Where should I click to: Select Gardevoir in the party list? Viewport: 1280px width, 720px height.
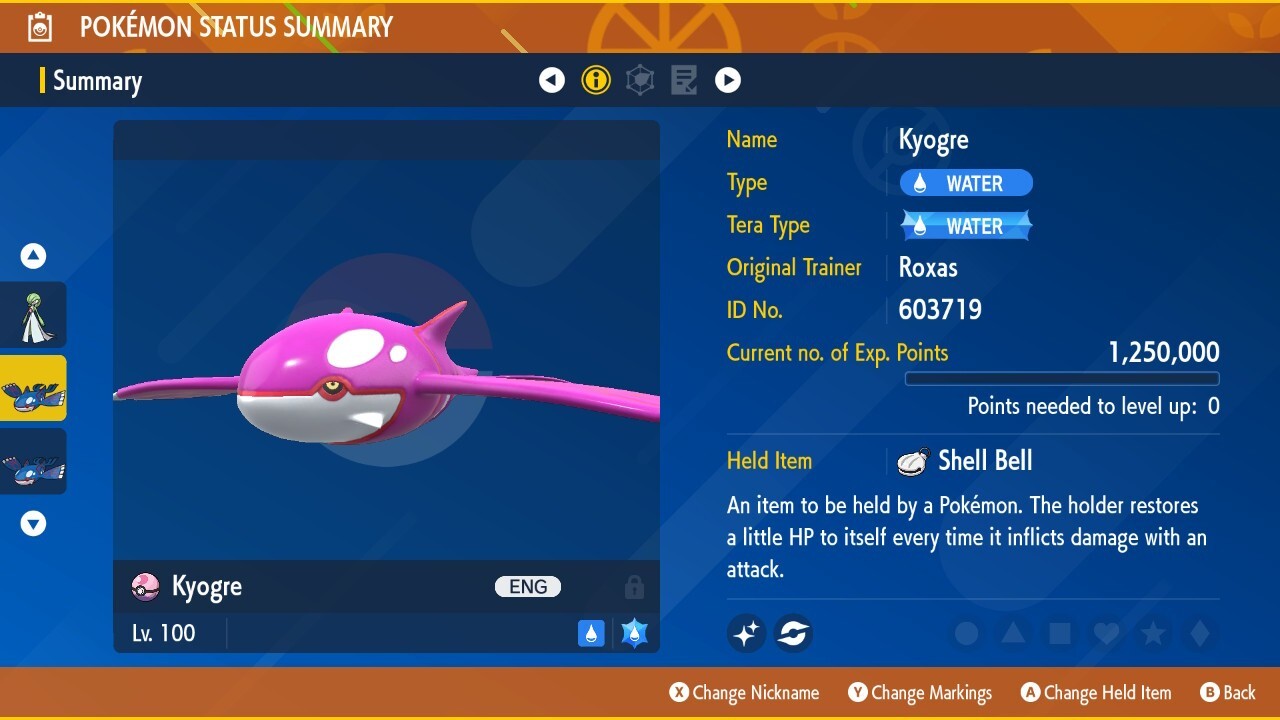pos(34,315)
